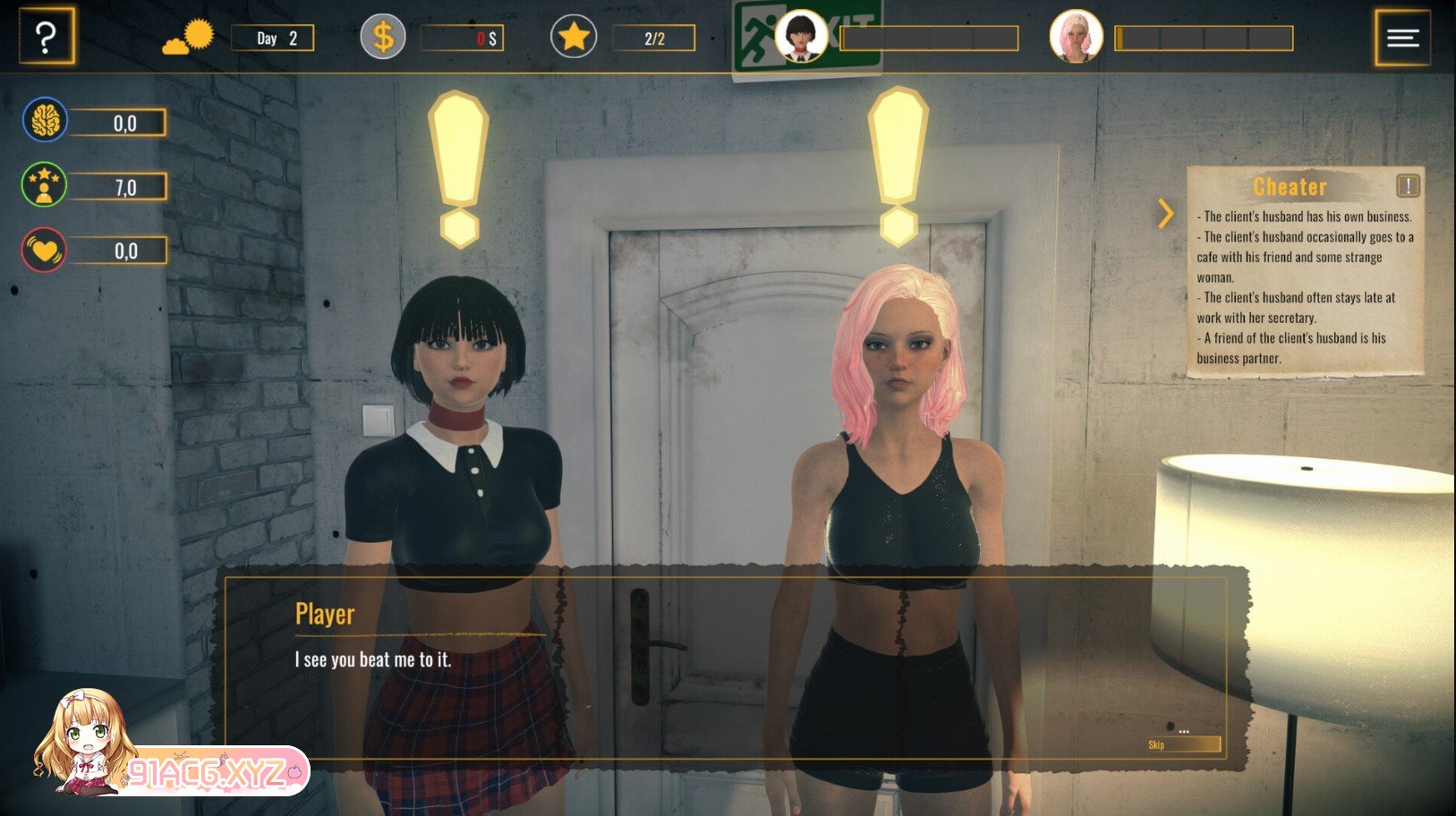Collapse the Cheater quest panel arrow
1456x816 pixels.
click(1165, 213)
